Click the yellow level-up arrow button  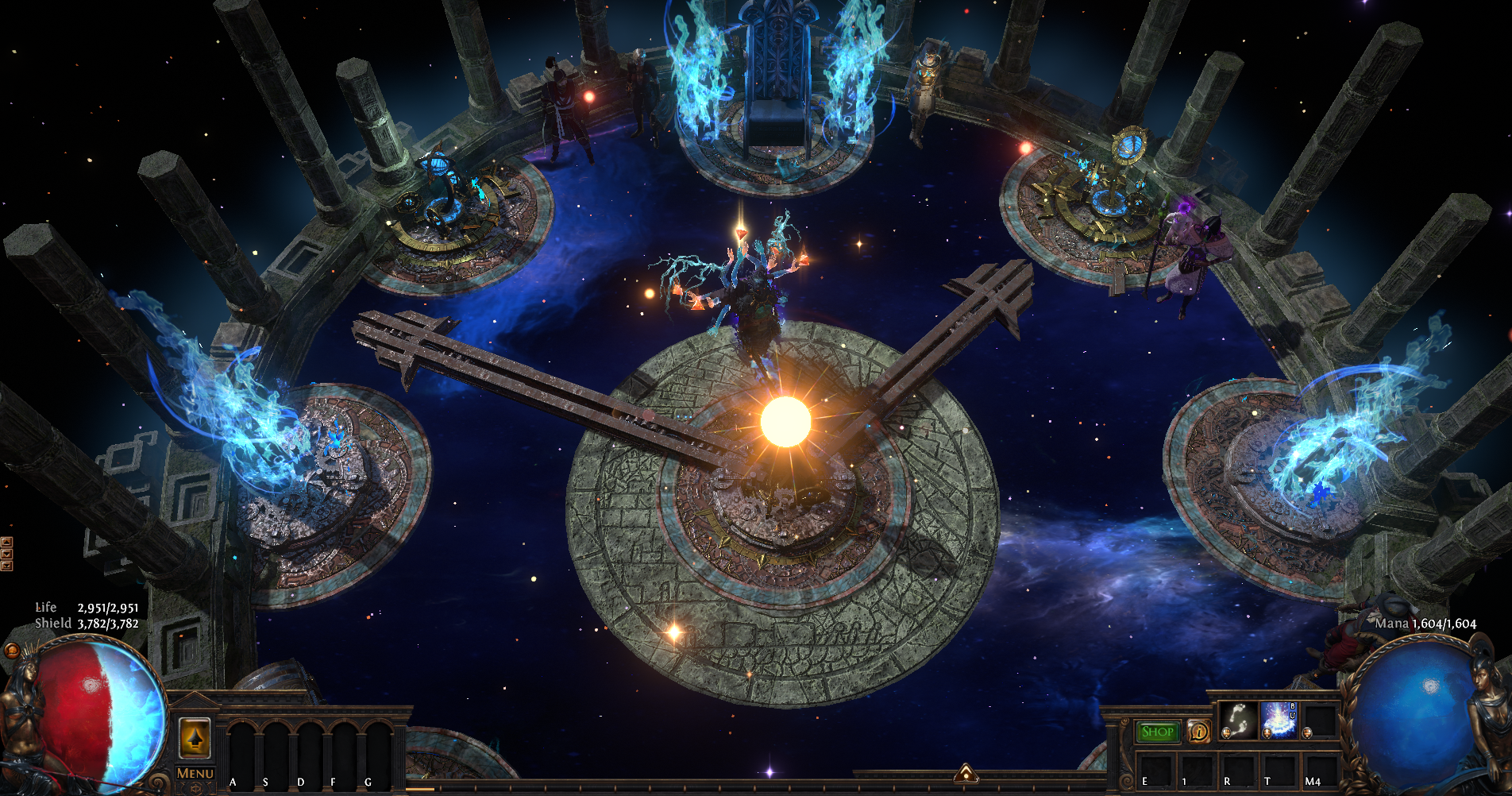tap(195, 738)
